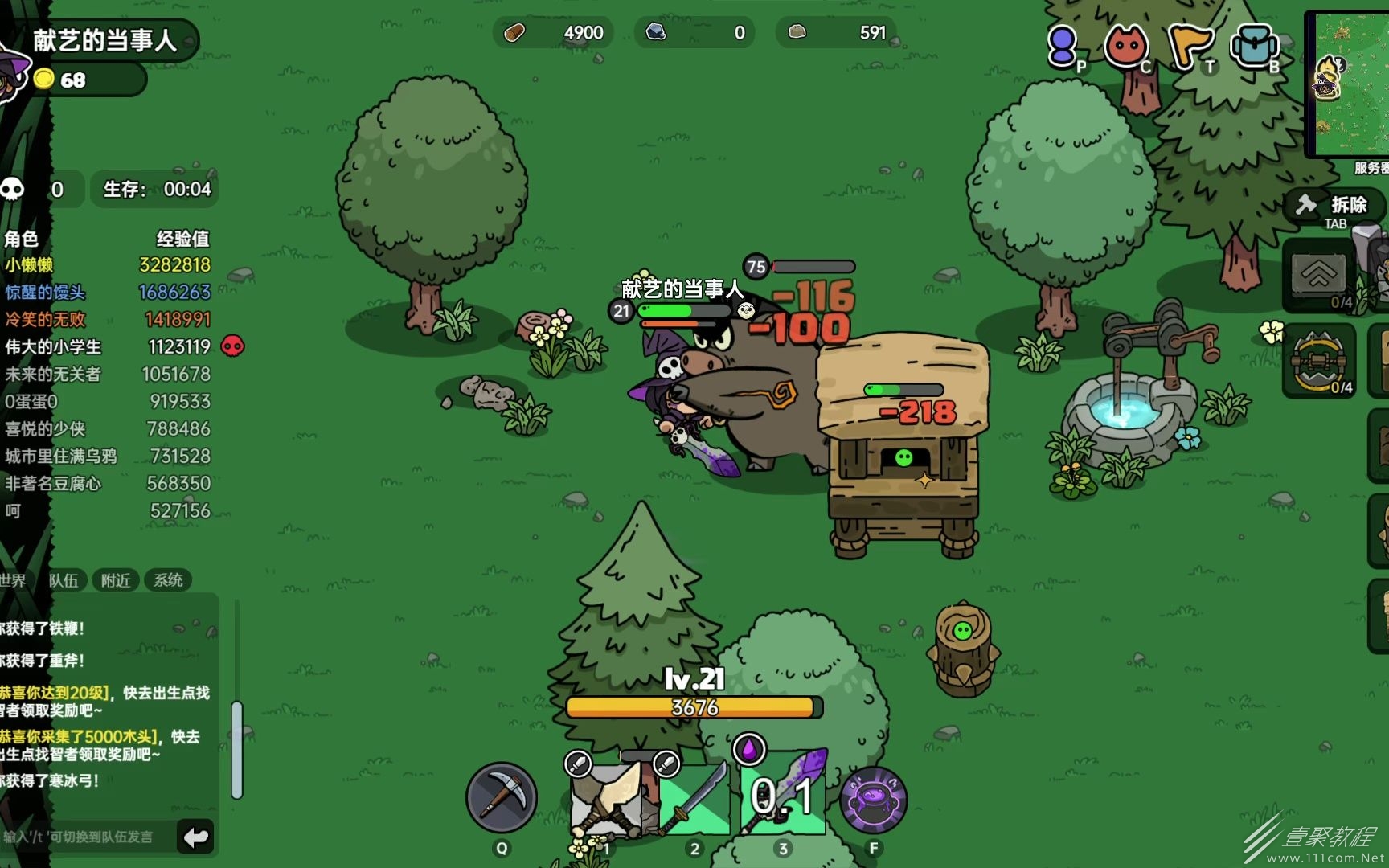Select the spike trap building slot
This screenshot has height=868, width=1389.
point(1318,362)
